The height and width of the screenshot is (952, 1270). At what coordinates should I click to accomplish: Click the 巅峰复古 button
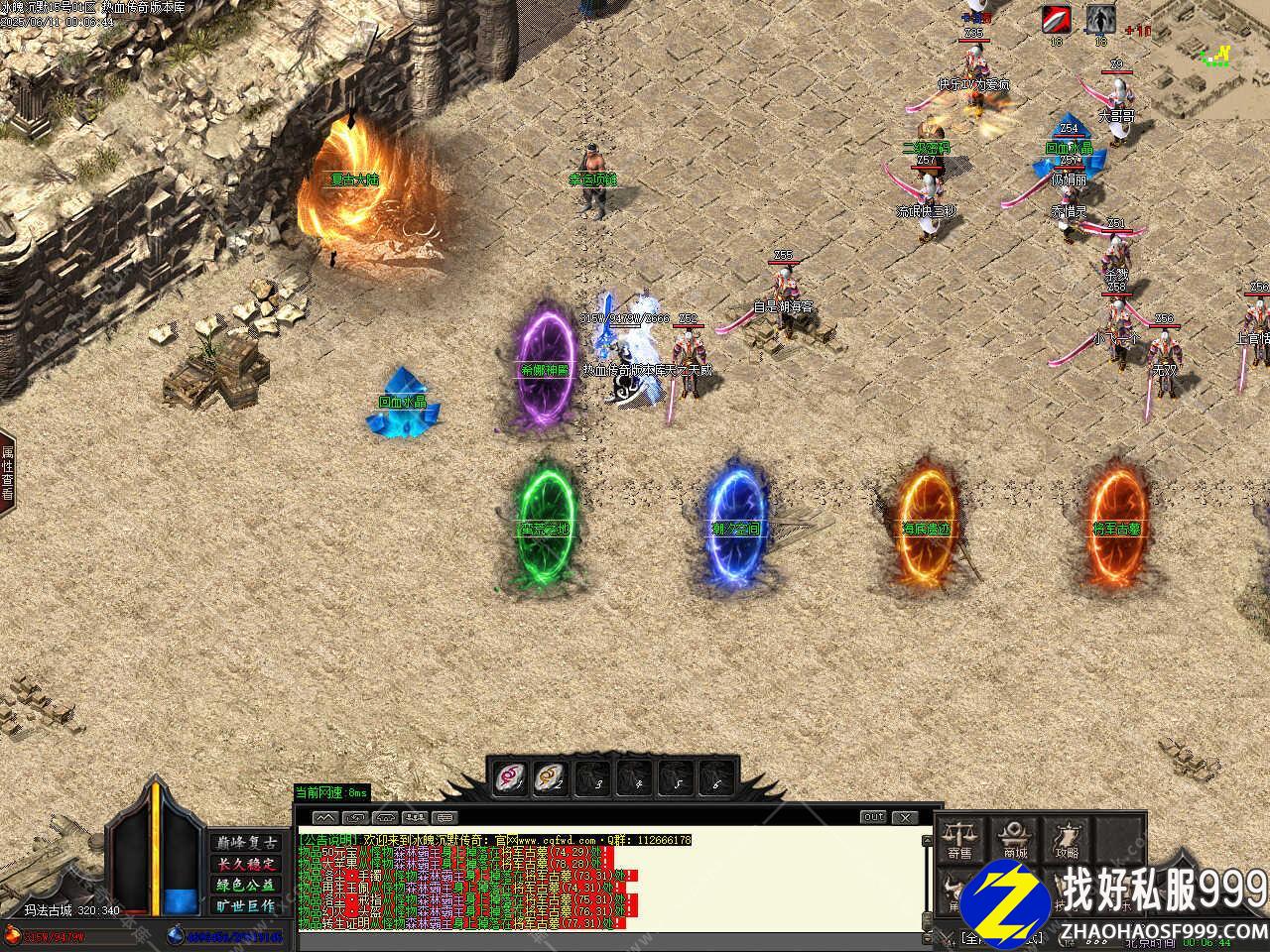(x=245, y=842)
